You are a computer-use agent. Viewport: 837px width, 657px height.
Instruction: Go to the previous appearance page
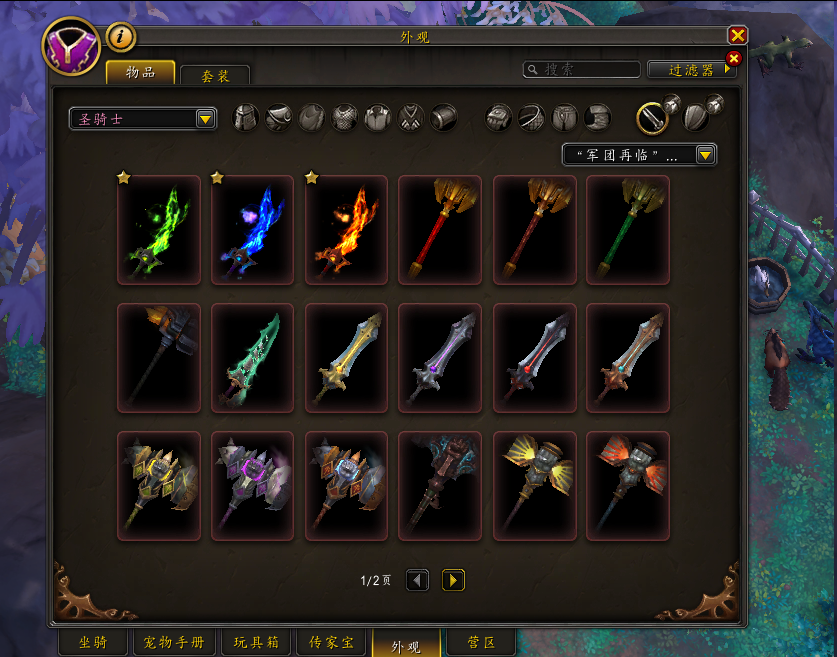click(x=417, y=580)
